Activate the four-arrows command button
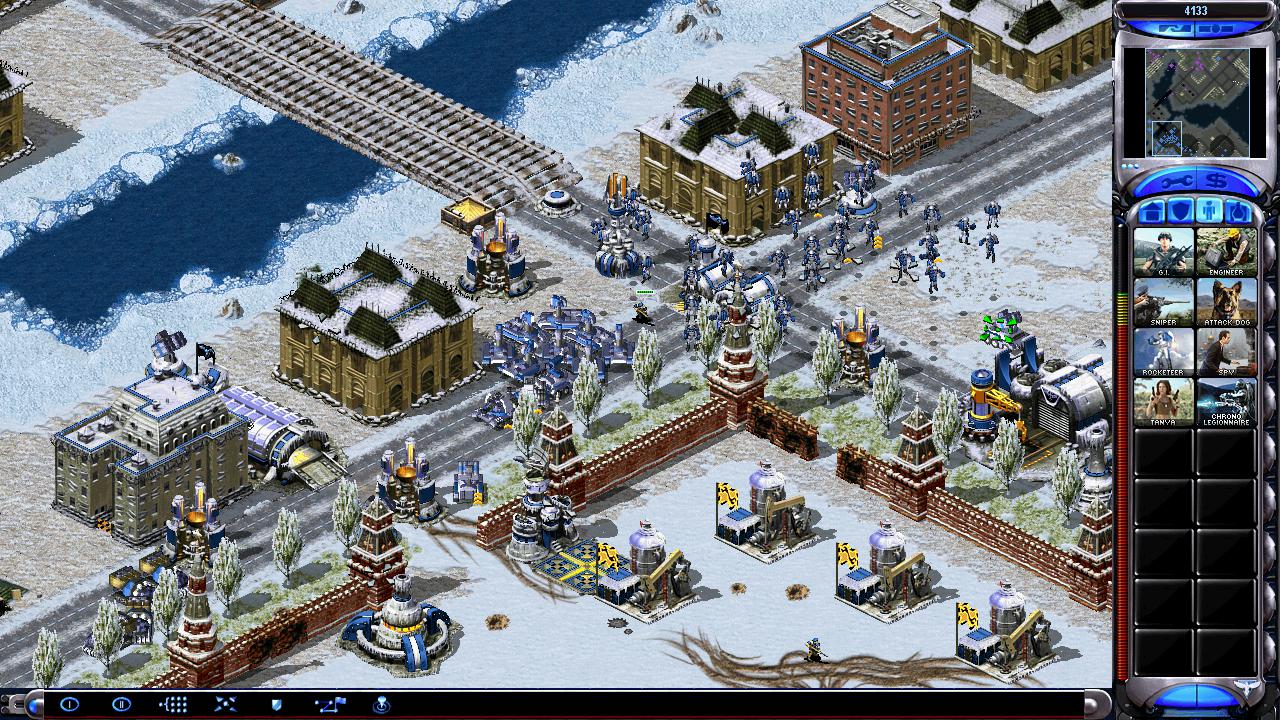The height and width of the screenshot is (720, 1280). [x=225, y=705]
